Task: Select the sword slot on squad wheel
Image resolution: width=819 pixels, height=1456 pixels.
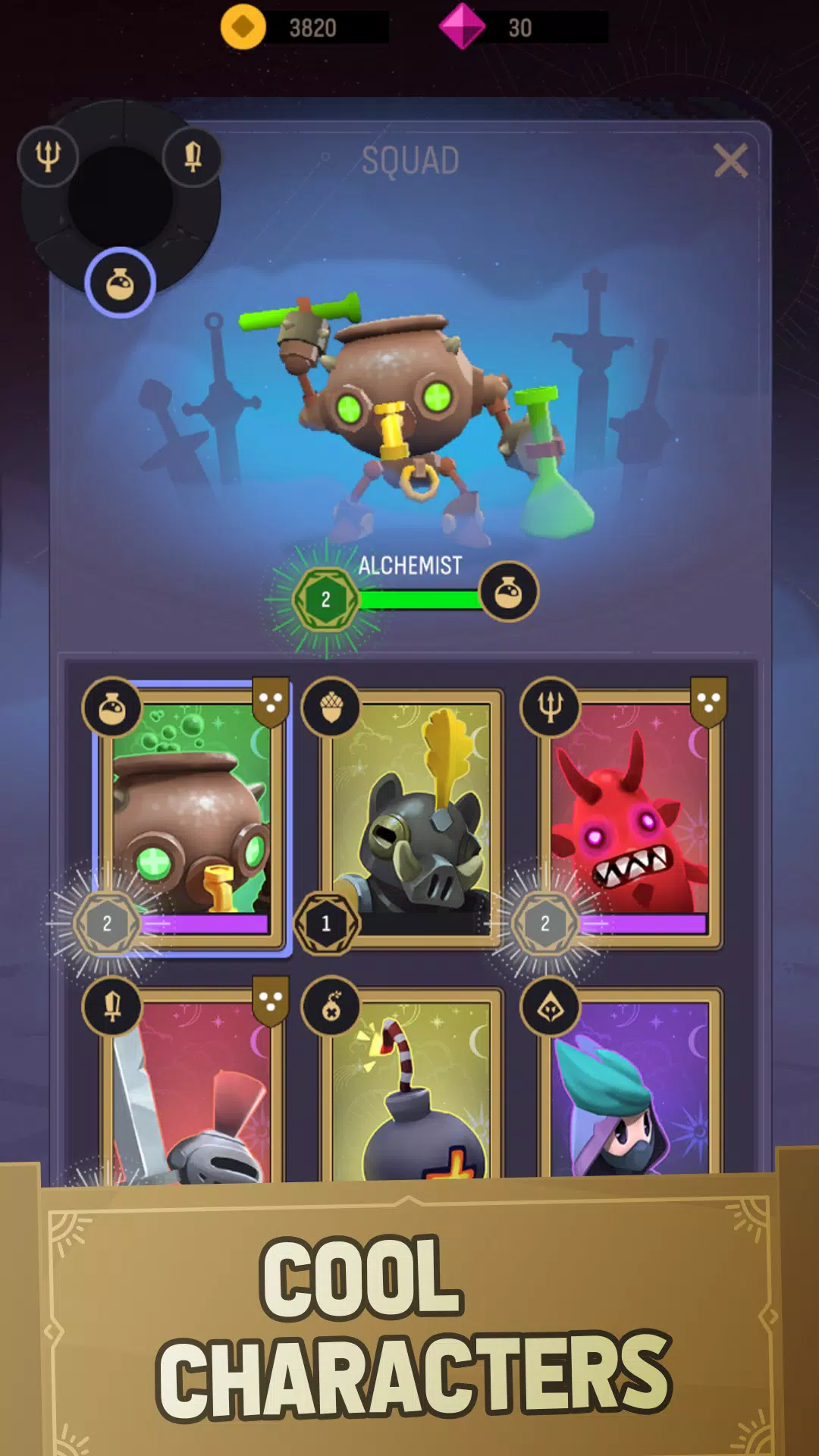Action: pos(193,156)
